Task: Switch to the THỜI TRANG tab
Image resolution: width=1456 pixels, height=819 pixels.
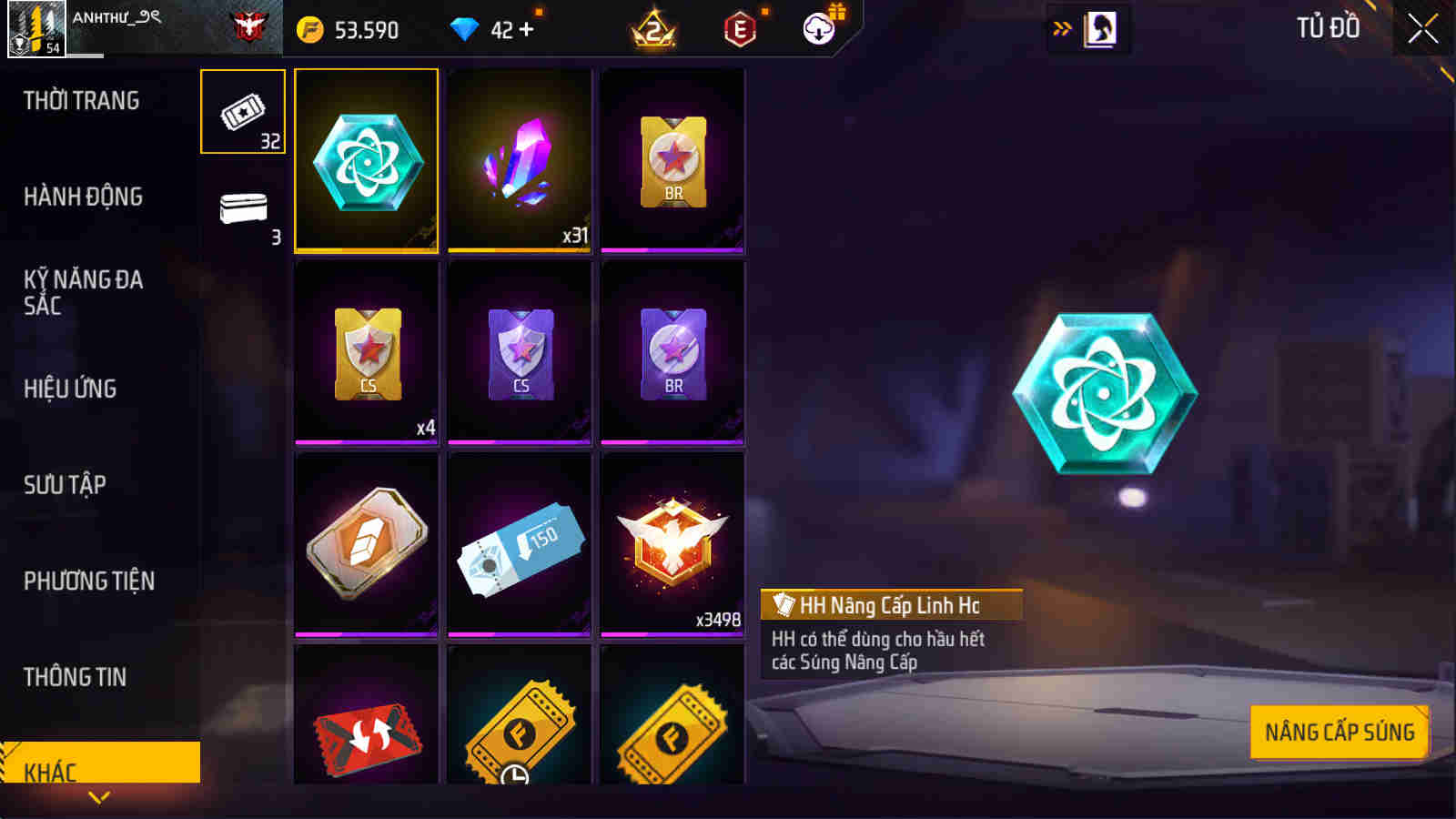Action: pos(82,101)
